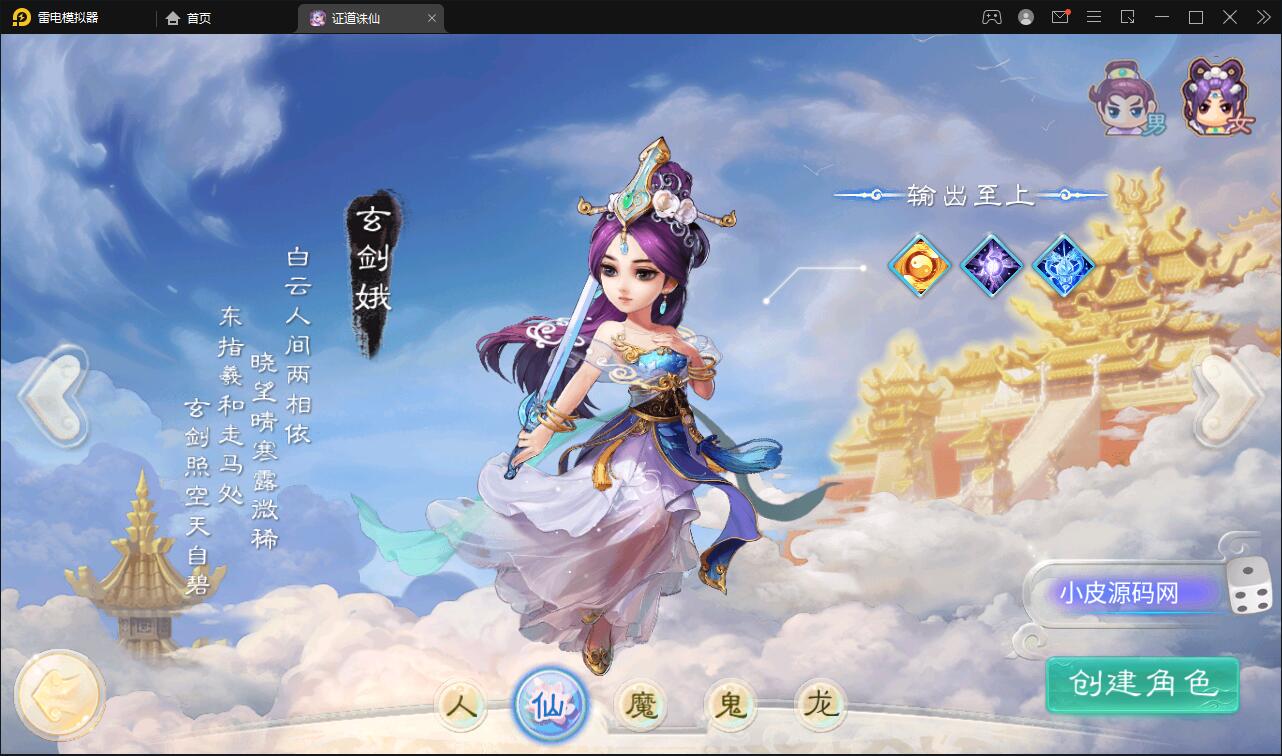Click the yin-yang skill icon under 输出至上
Screen dimensions: 1282x756
click(918, 265)
